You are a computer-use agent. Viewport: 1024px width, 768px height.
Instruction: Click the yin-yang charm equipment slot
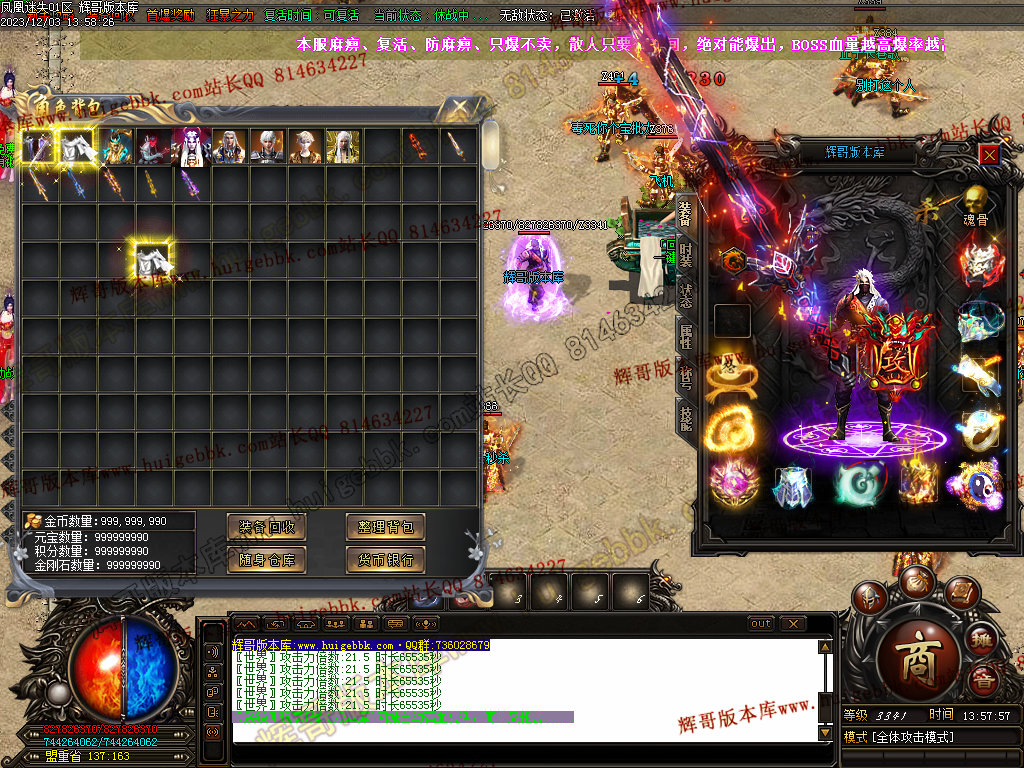(x=974, y=483)
